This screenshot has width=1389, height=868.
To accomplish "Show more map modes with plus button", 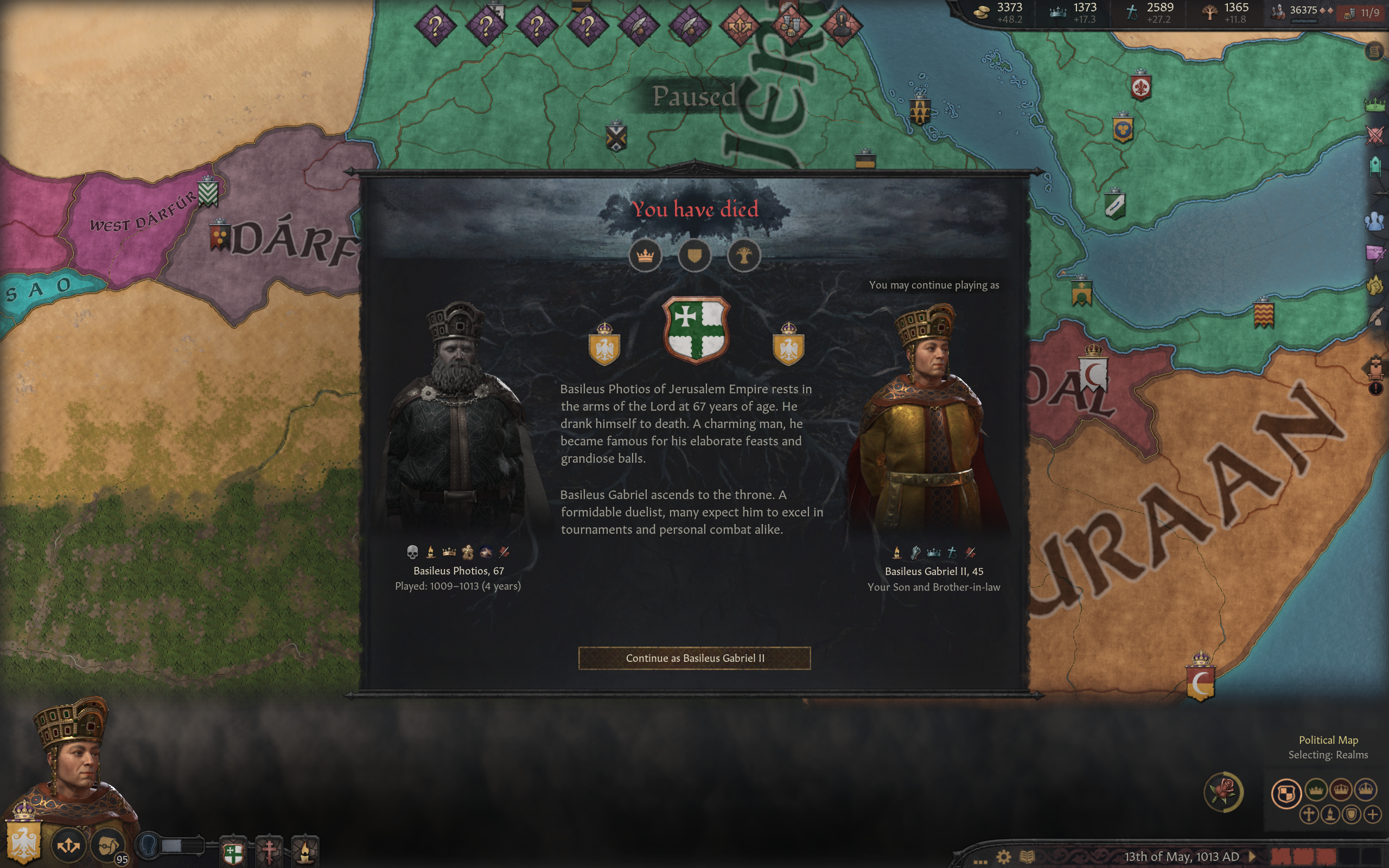I will click(1373, 815).
